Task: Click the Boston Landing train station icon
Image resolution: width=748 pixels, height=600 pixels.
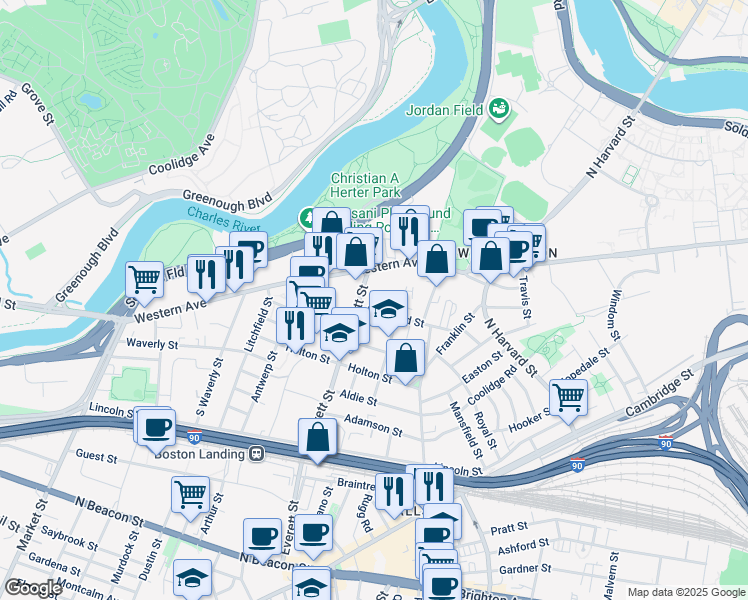Action: (x=257, y=453)
